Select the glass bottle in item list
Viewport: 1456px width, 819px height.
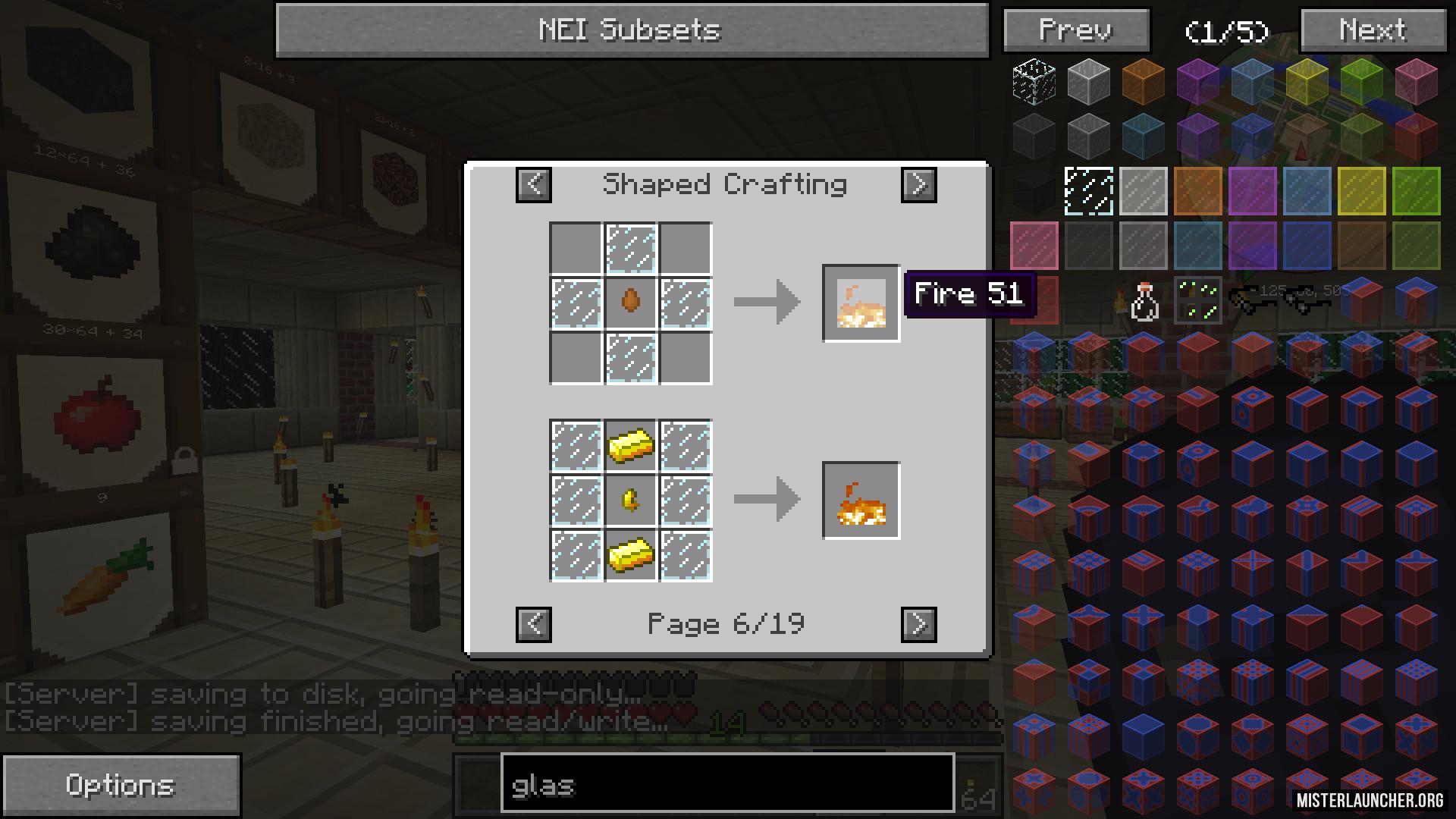coord(1144,301)
